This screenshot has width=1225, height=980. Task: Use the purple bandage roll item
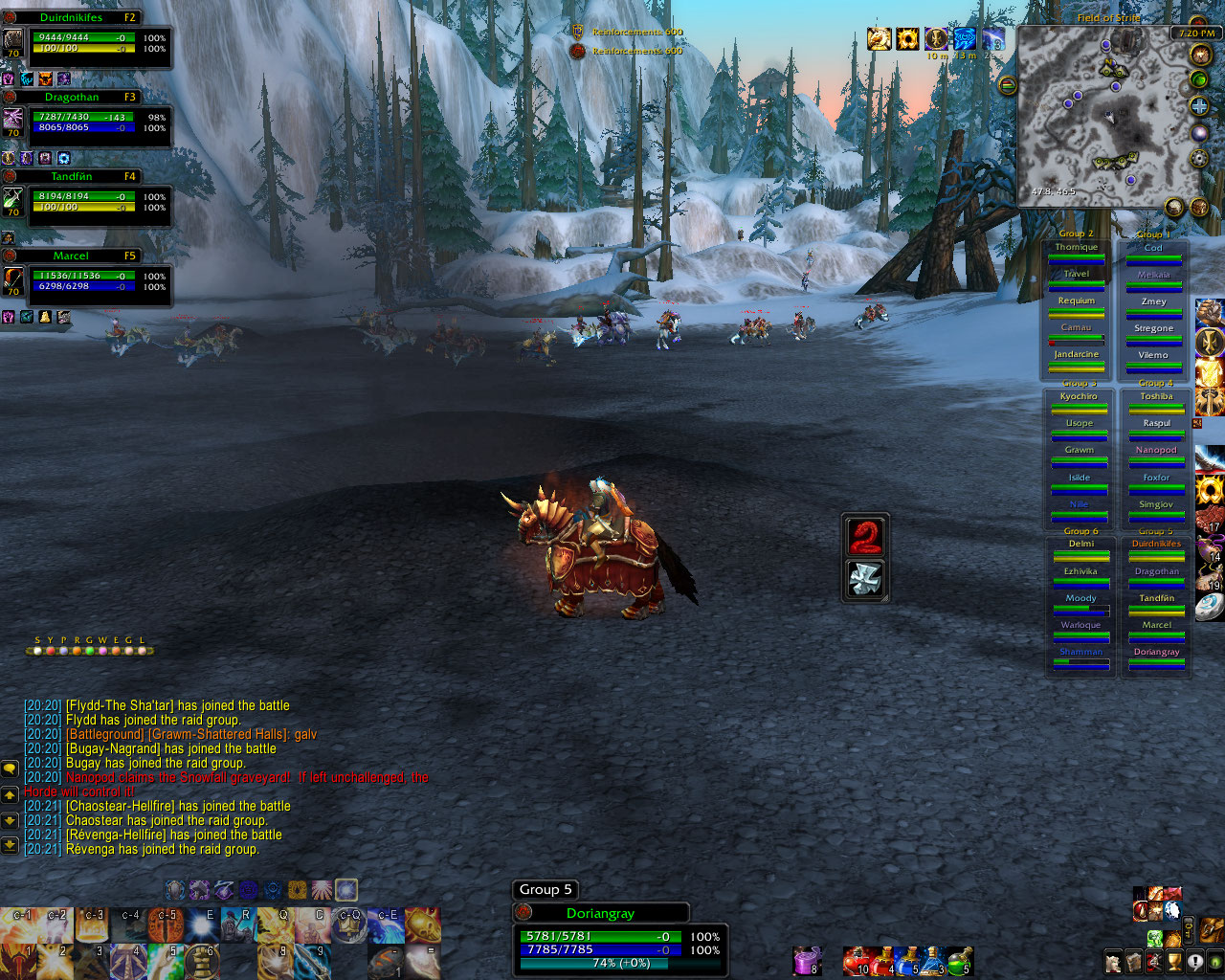coord(808,960)
